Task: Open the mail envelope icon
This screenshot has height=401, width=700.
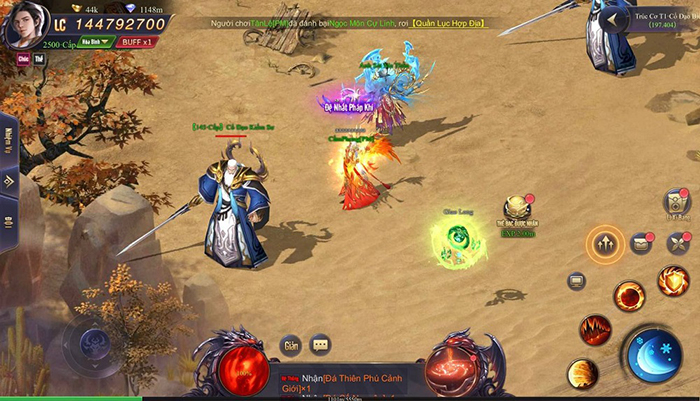Action: [641, 243]
